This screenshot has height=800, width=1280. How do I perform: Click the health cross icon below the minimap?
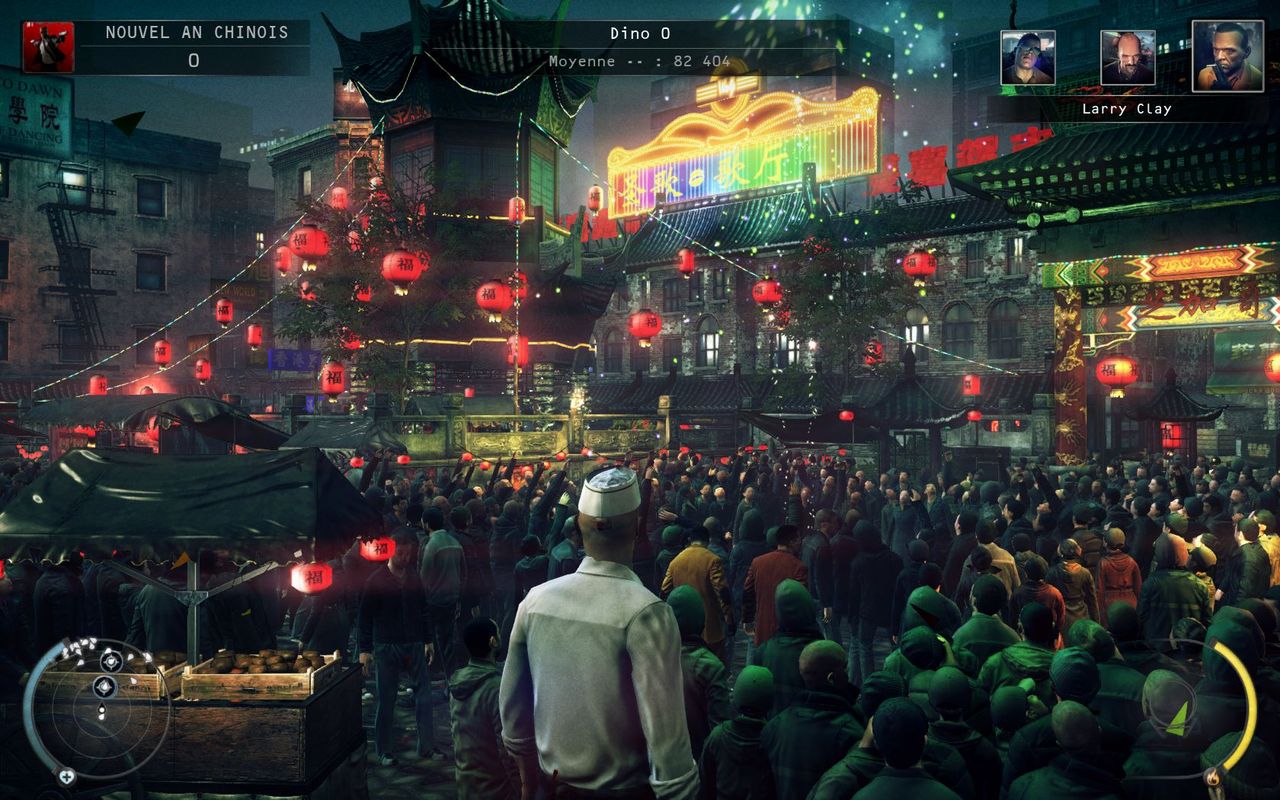(x=67, y=776)
